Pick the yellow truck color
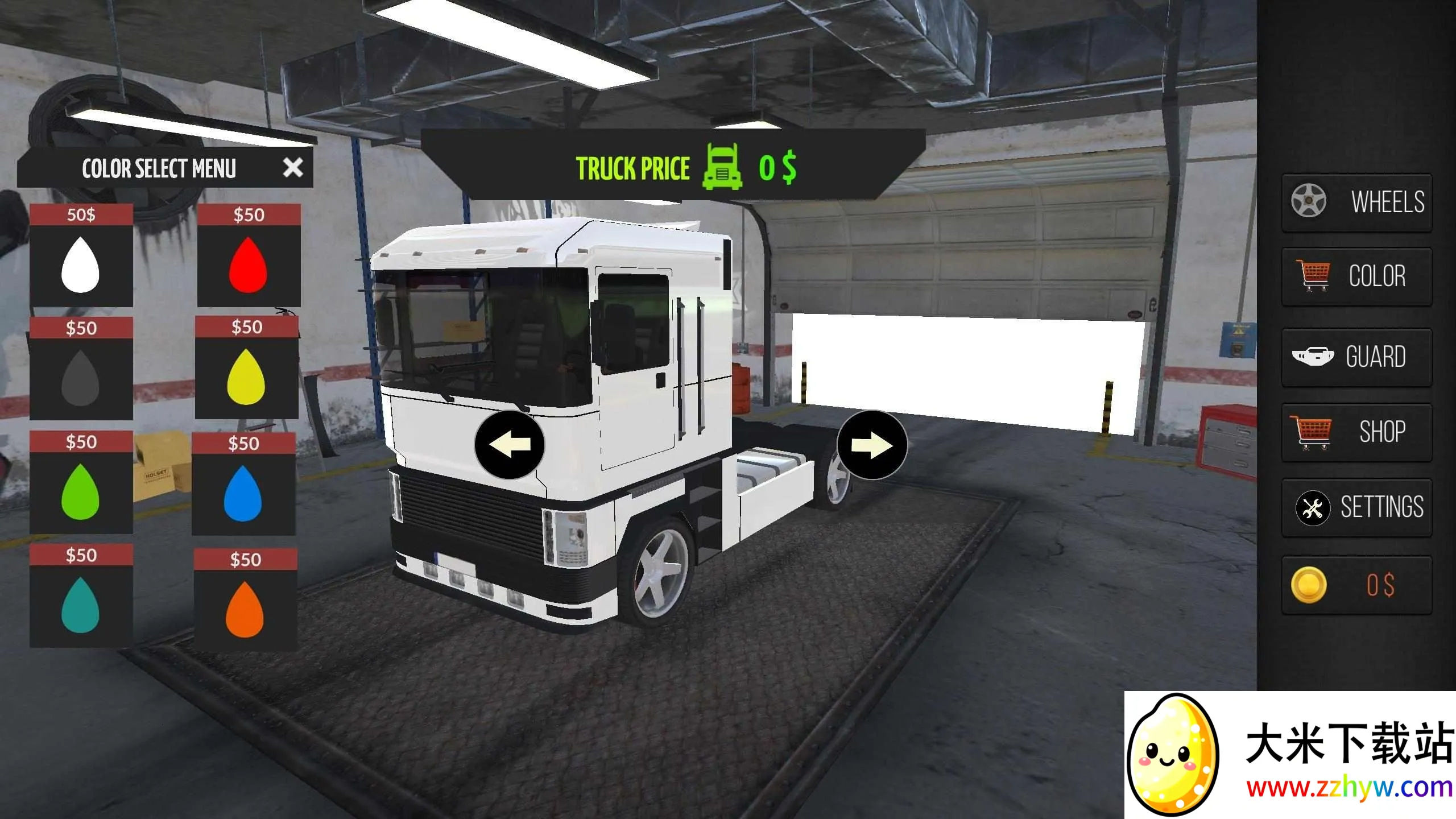The width and height of the screenshot is (1456, 819). pyautogui.click(x=247, y=378)
